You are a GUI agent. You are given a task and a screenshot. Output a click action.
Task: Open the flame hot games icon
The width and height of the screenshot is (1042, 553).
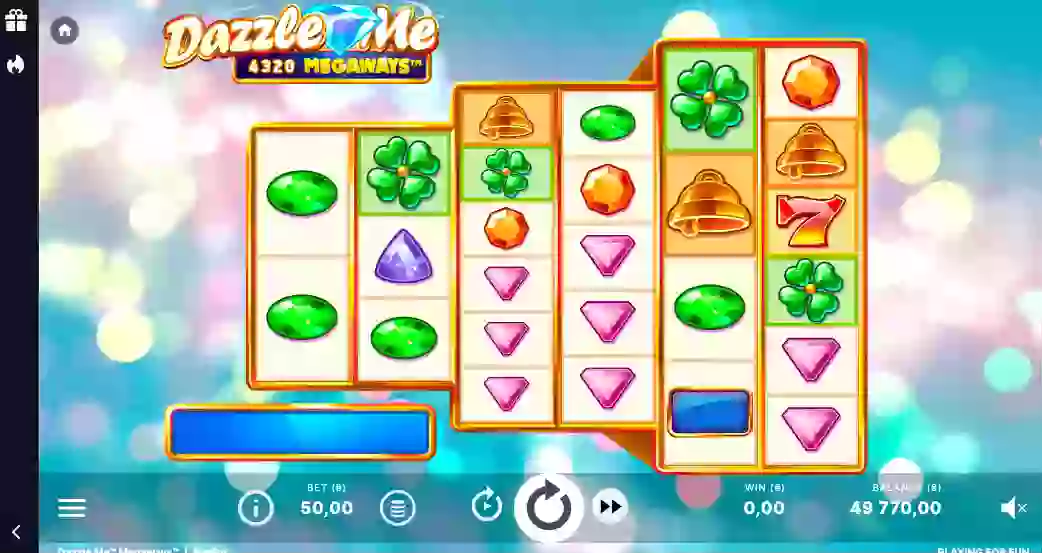16,65
